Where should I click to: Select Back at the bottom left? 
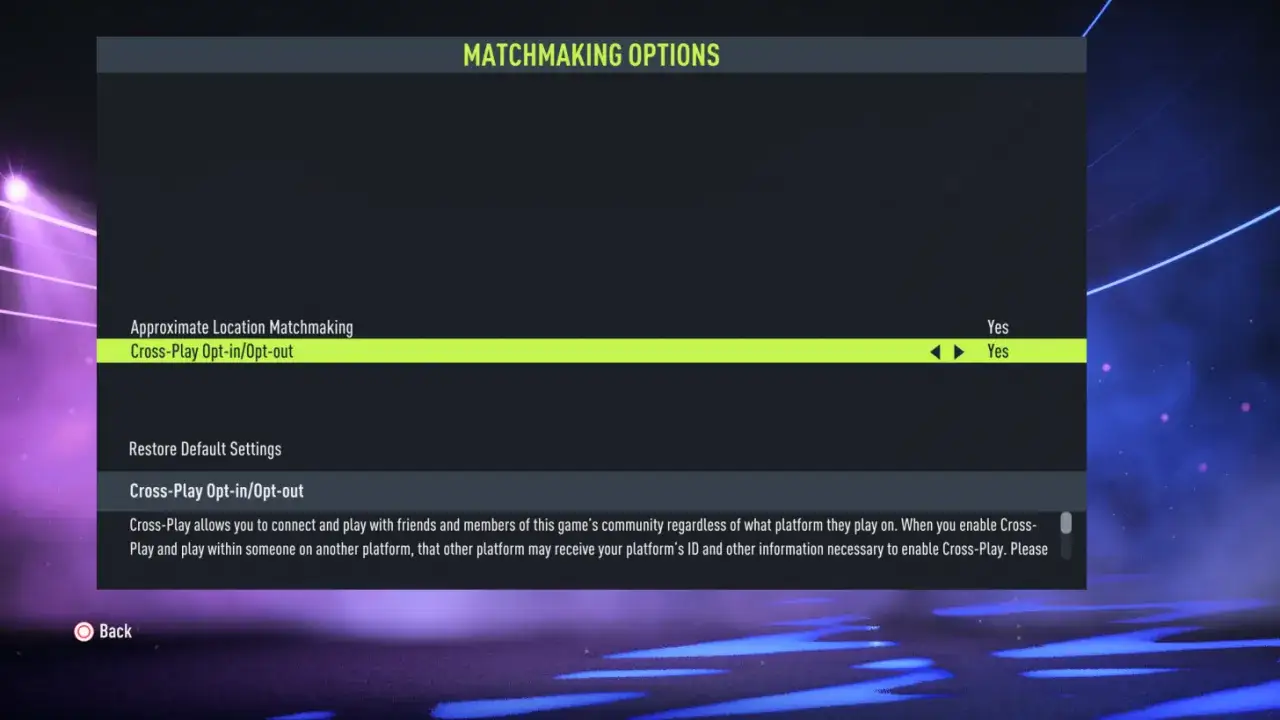[103, 631]
